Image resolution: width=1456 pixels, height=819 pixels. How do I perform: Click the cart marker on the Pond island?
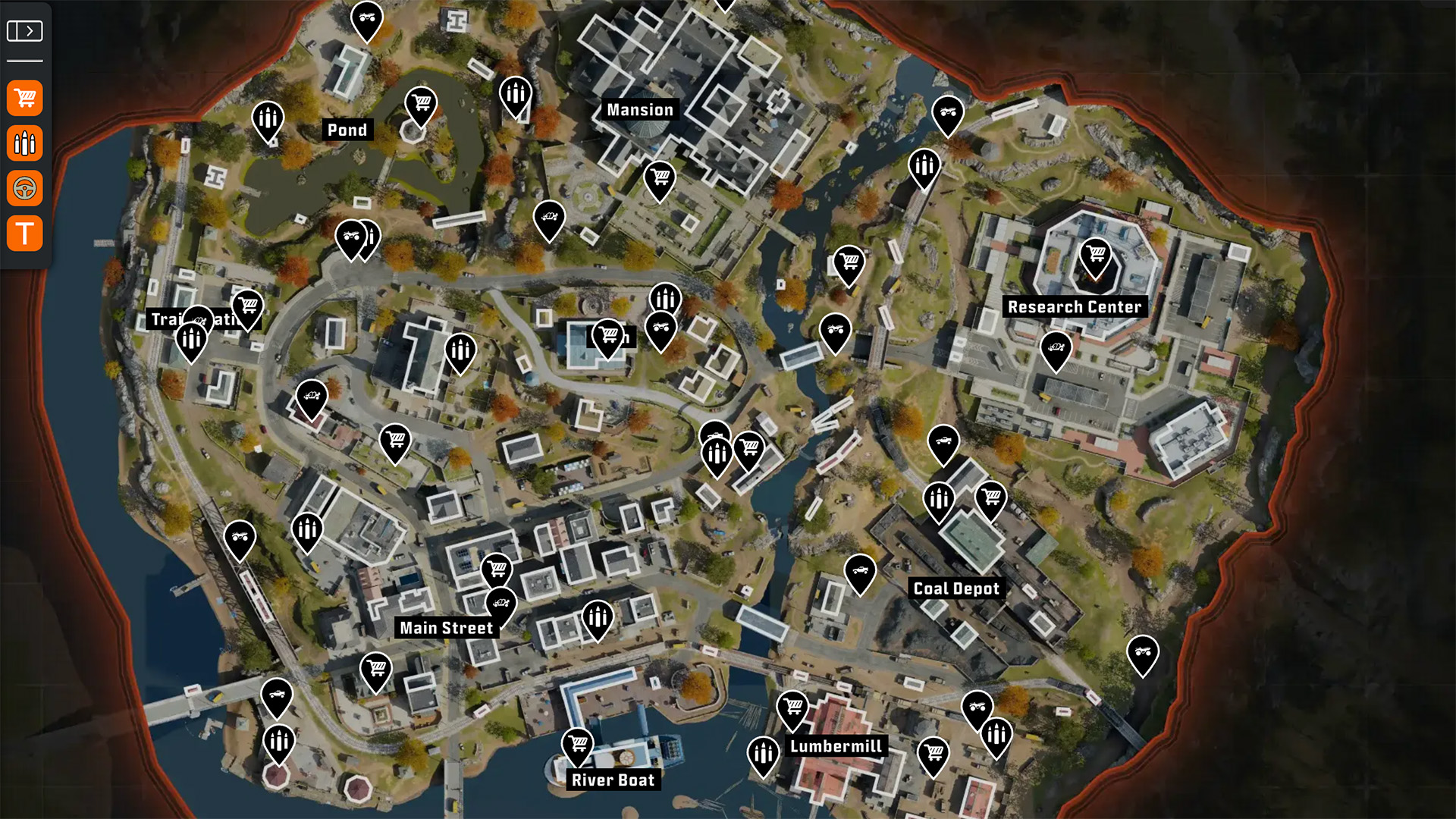click(421, 103)
